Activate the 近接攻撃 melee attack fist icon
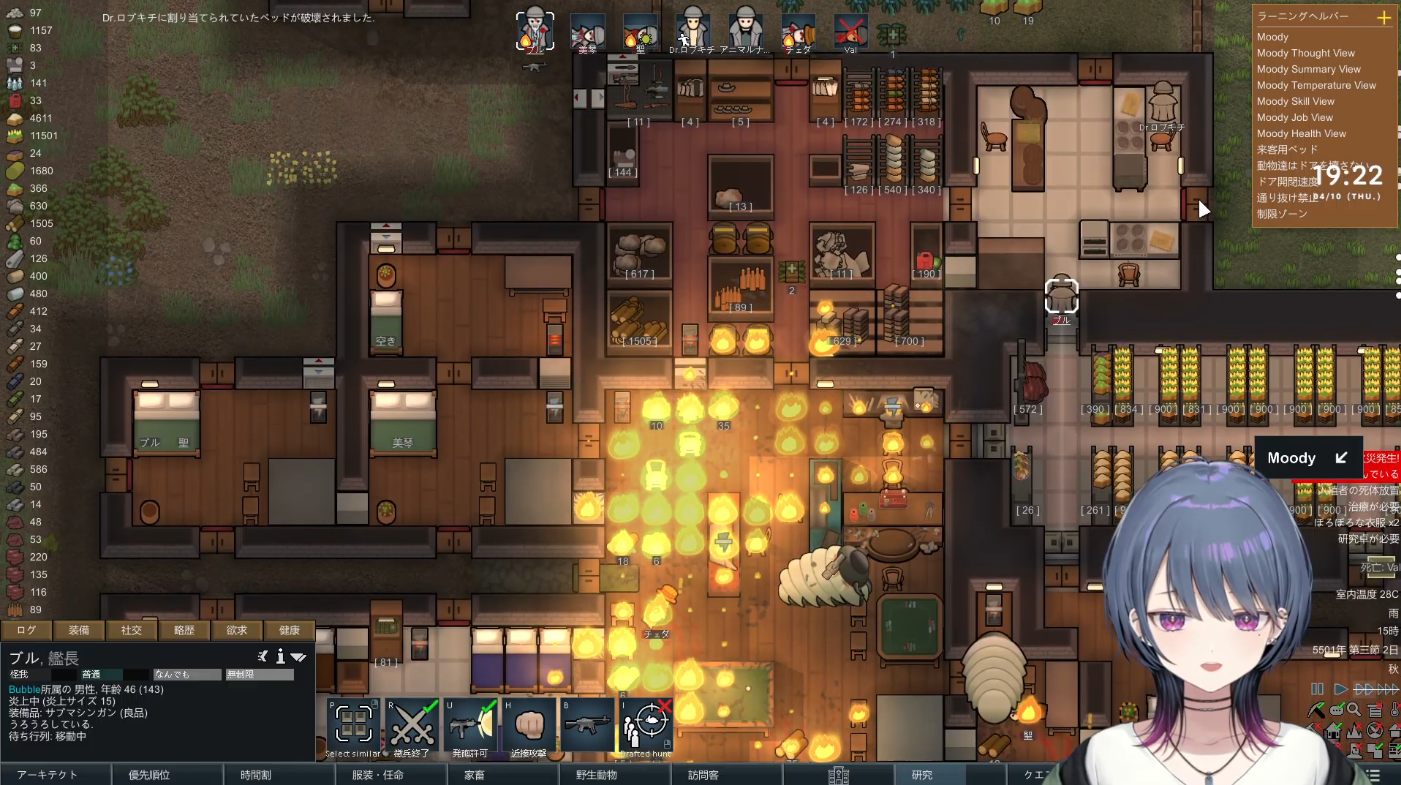The image size is (1401, 785). coord(528,724)
